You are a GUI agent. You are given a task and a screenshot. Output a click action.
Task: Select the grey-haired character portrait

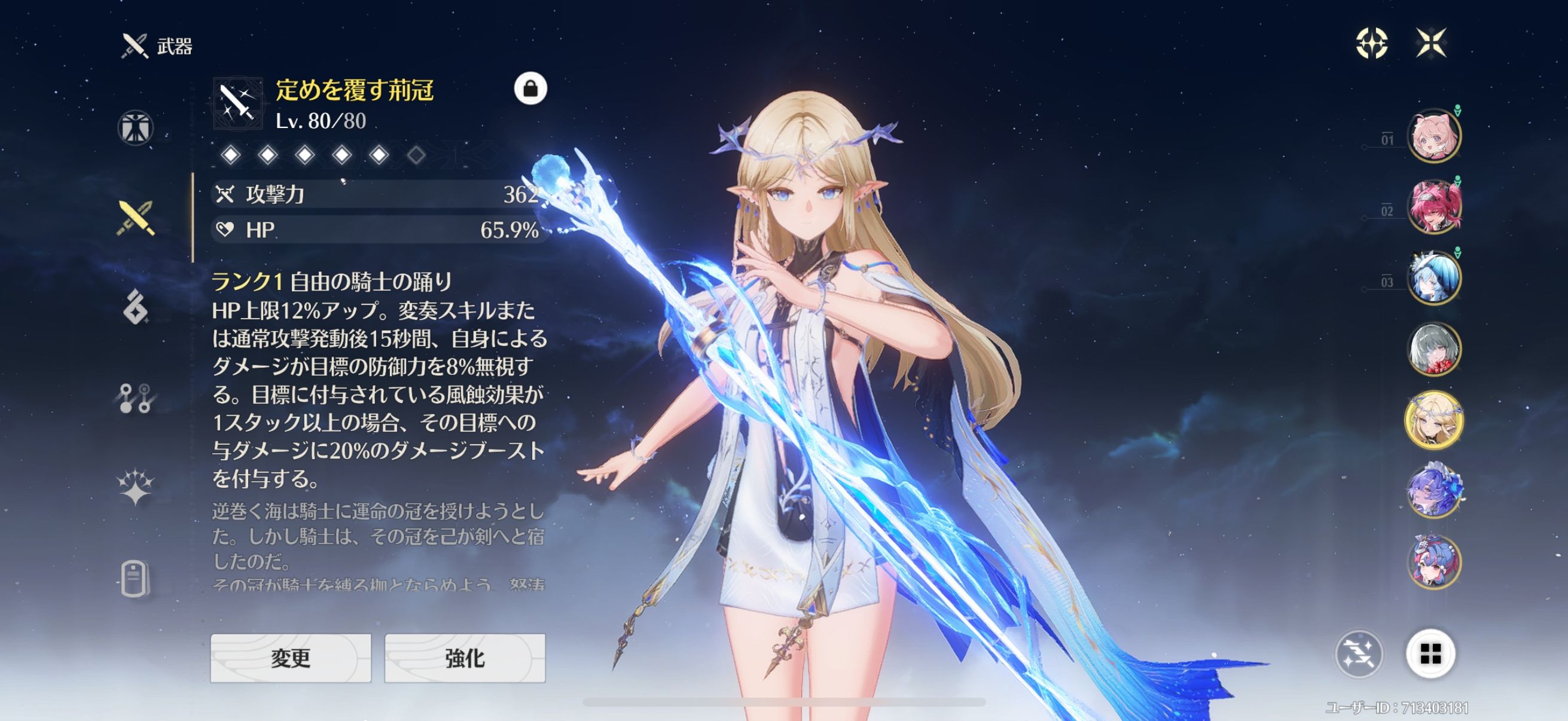(1434, 349)
